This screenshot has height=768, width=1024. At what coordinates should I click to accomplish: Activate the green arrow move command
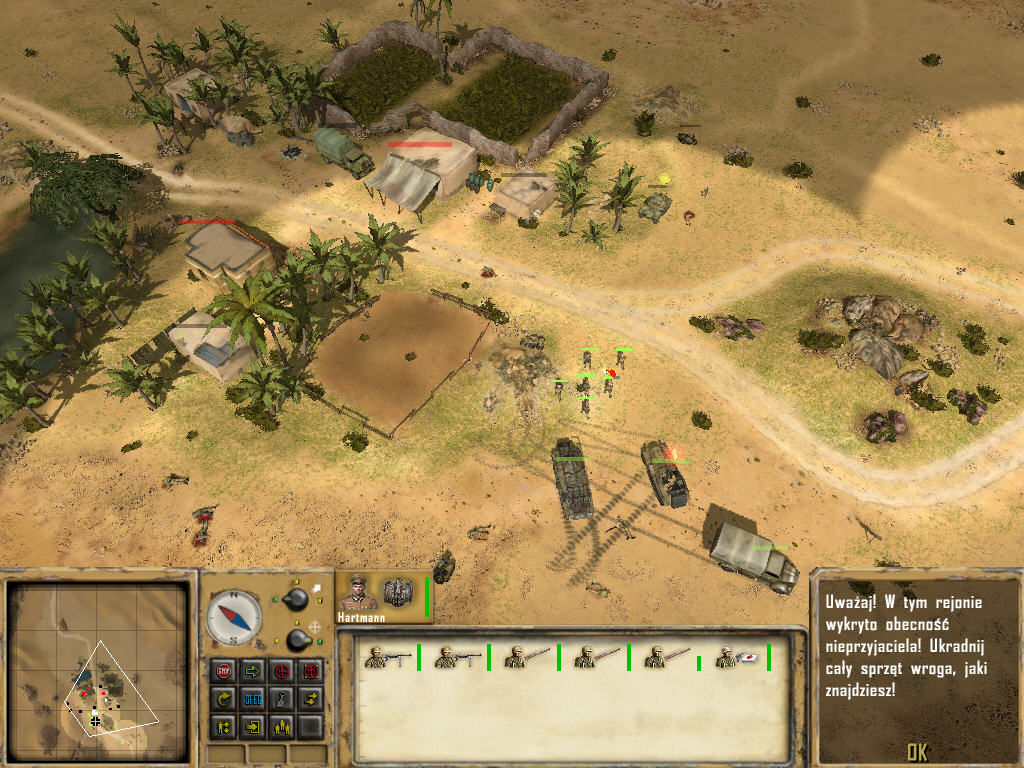[253, 670]
